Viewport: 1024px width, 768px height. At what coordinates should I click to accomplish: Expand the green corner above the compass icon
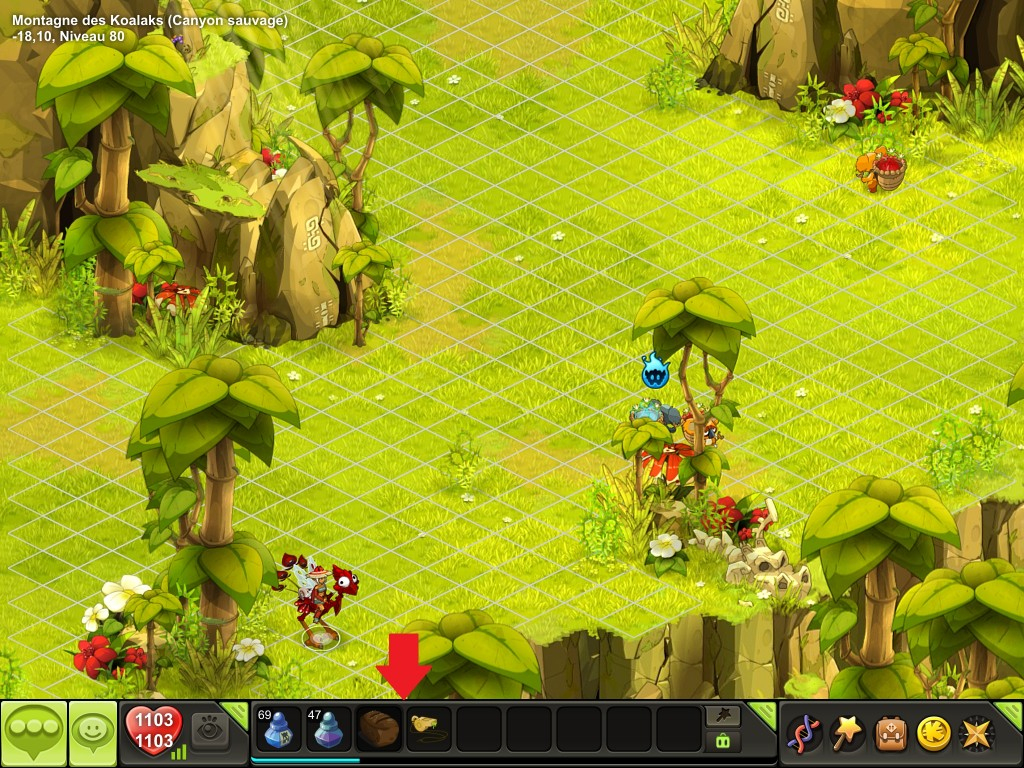(1012, 711)
